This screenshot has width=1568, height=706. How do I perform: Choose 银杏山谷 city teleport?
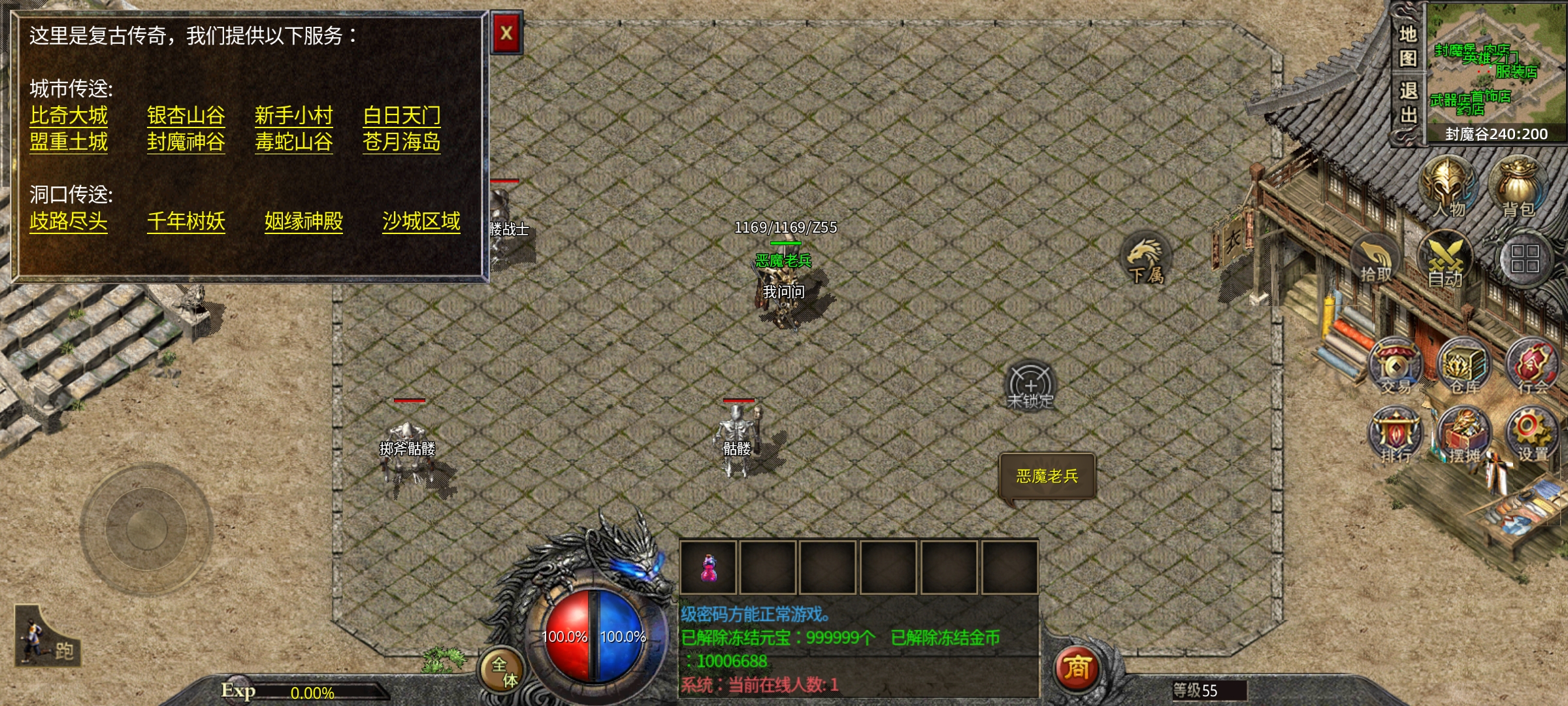click(x=186, y=116)
